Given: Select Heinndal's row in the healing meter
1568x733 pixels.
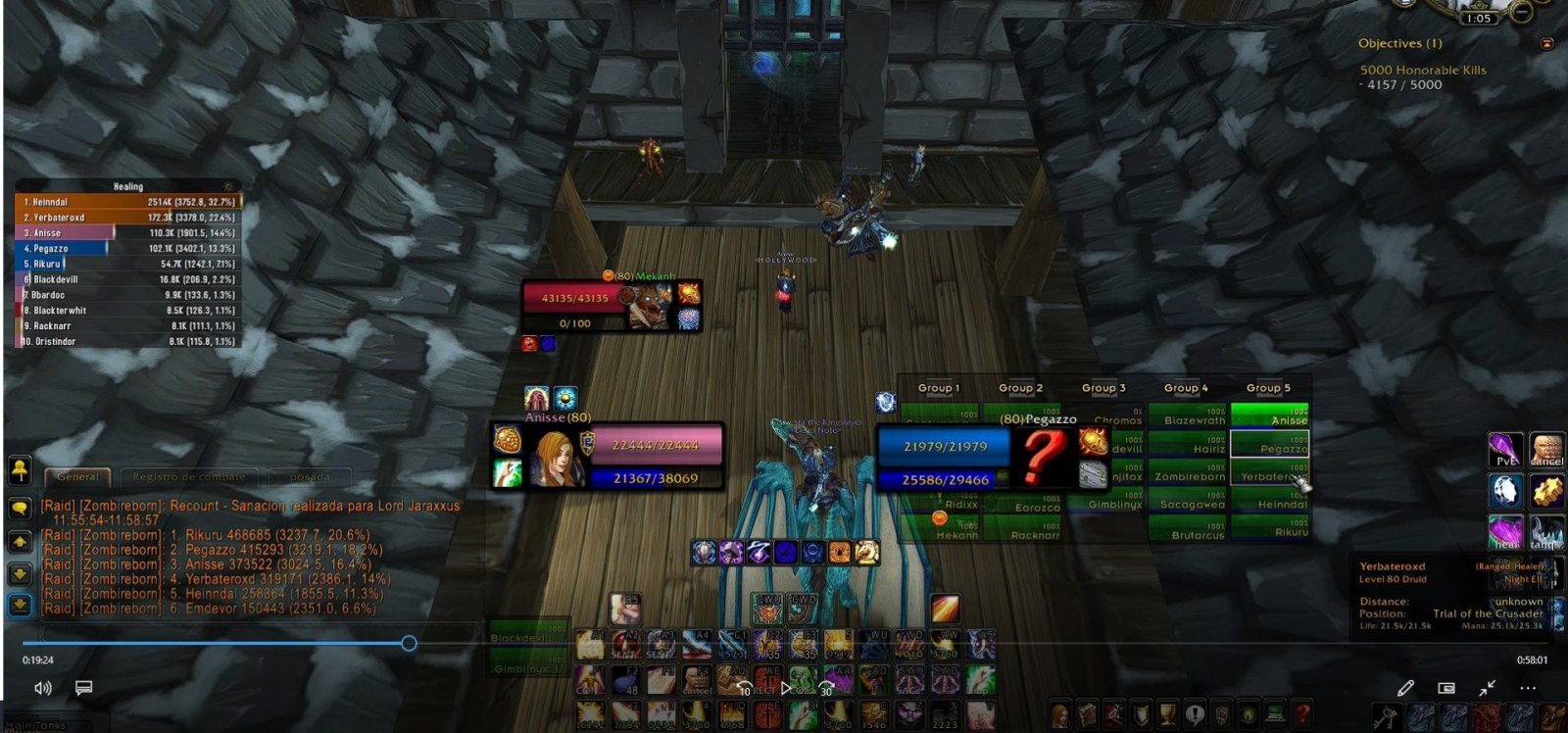Looking at the screenshot, I should (x=127, y=202).
